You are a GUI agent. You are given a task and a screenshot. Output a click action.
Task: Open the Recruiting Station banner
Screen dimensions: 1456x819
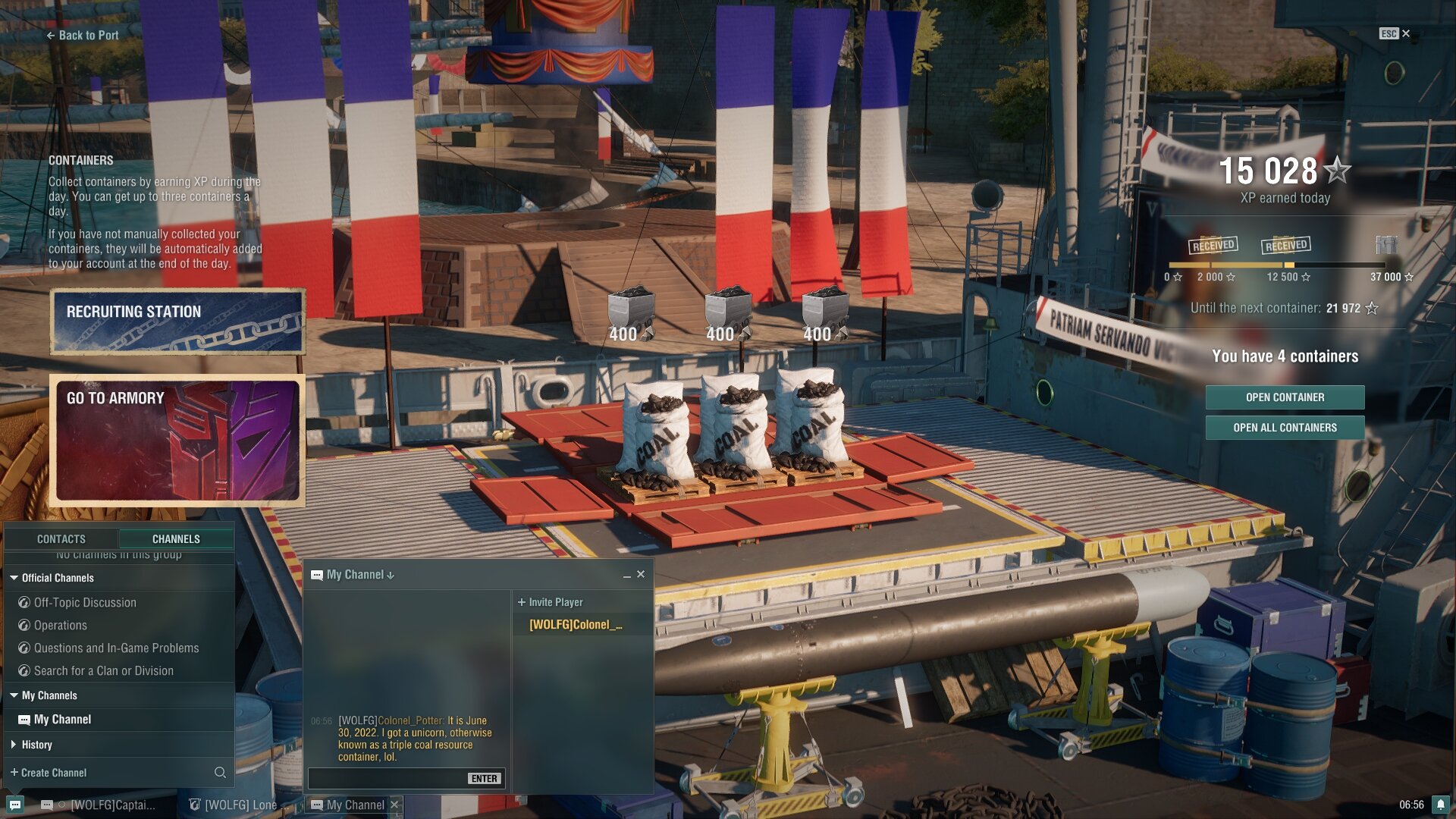pyautogui.click(x=177, y=322)
